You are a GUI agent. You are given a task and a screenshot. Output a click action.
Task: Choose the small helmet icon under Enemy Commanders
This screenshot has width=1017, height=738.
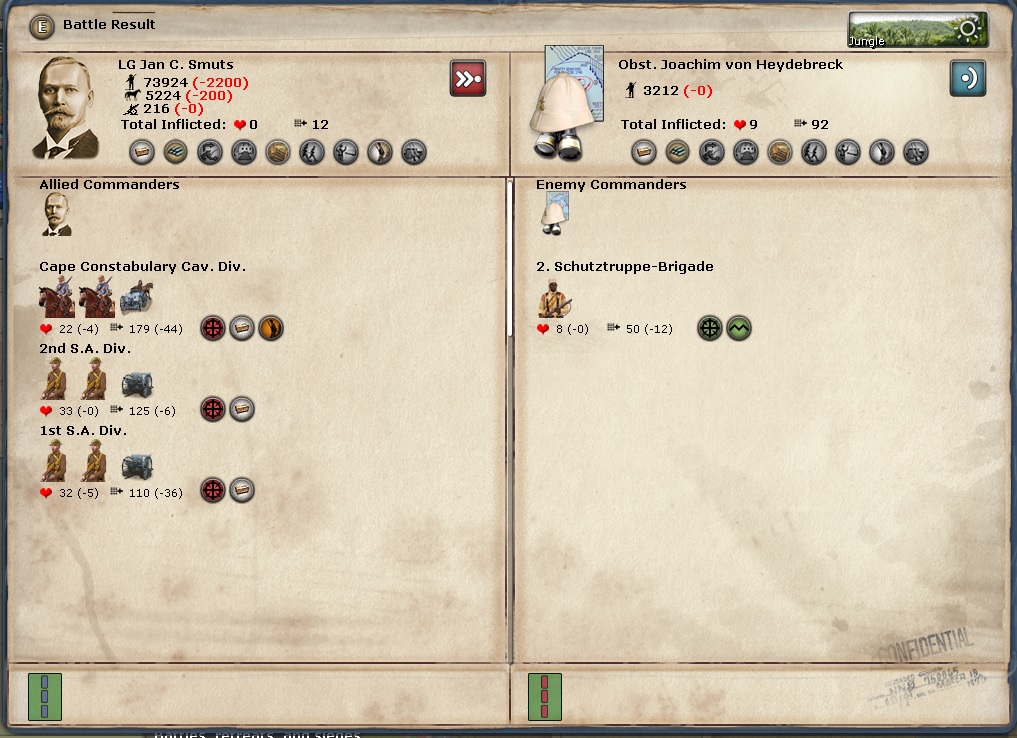point(554,215)
